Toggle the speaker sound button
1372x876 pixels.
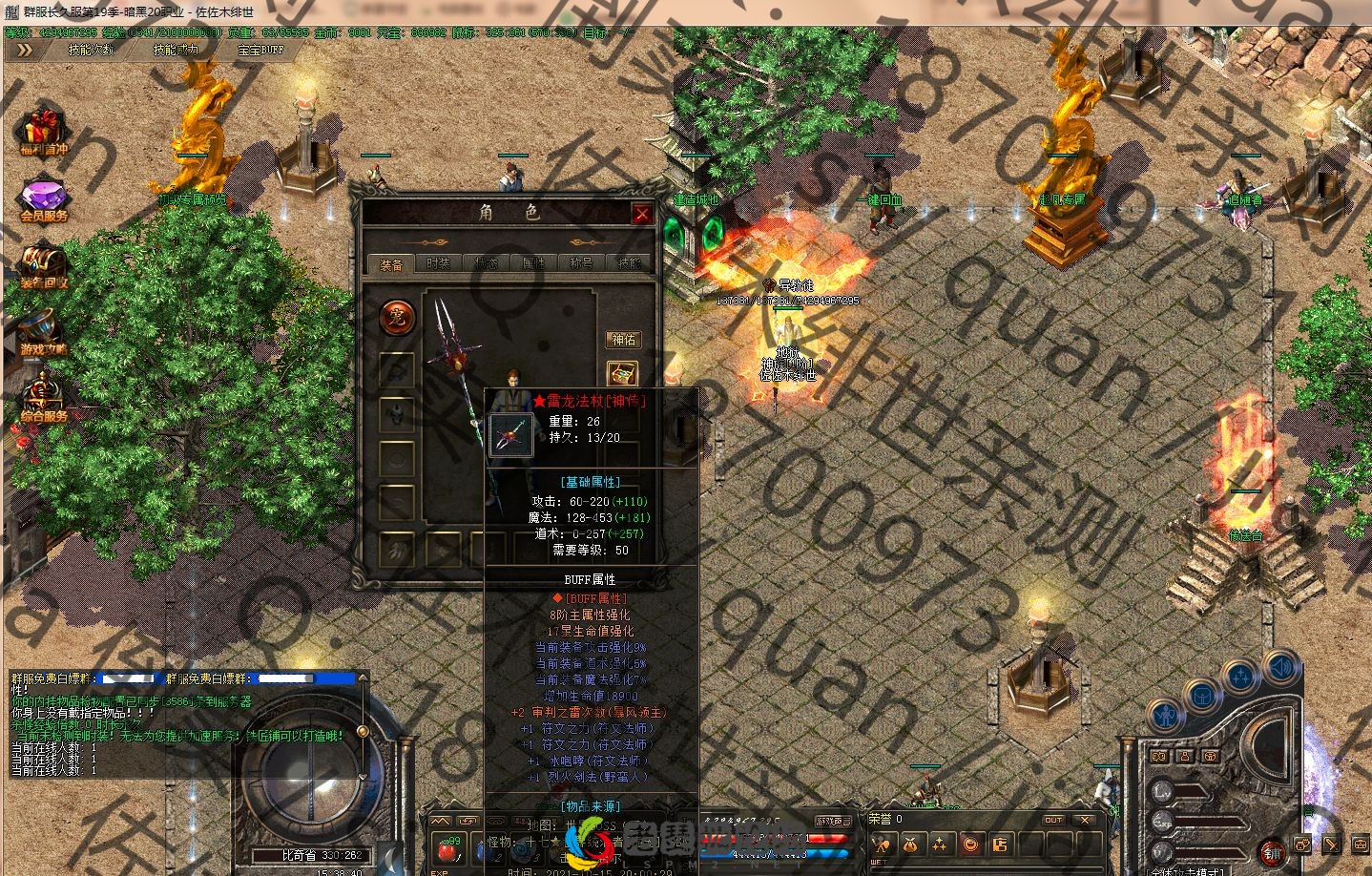tap(1279, 667)
